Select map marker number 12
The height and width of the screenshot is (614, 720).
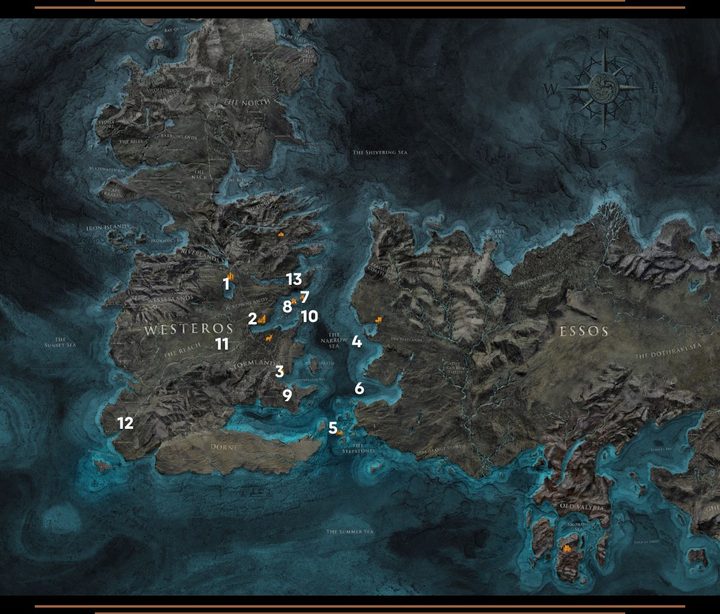click(125, 423)
